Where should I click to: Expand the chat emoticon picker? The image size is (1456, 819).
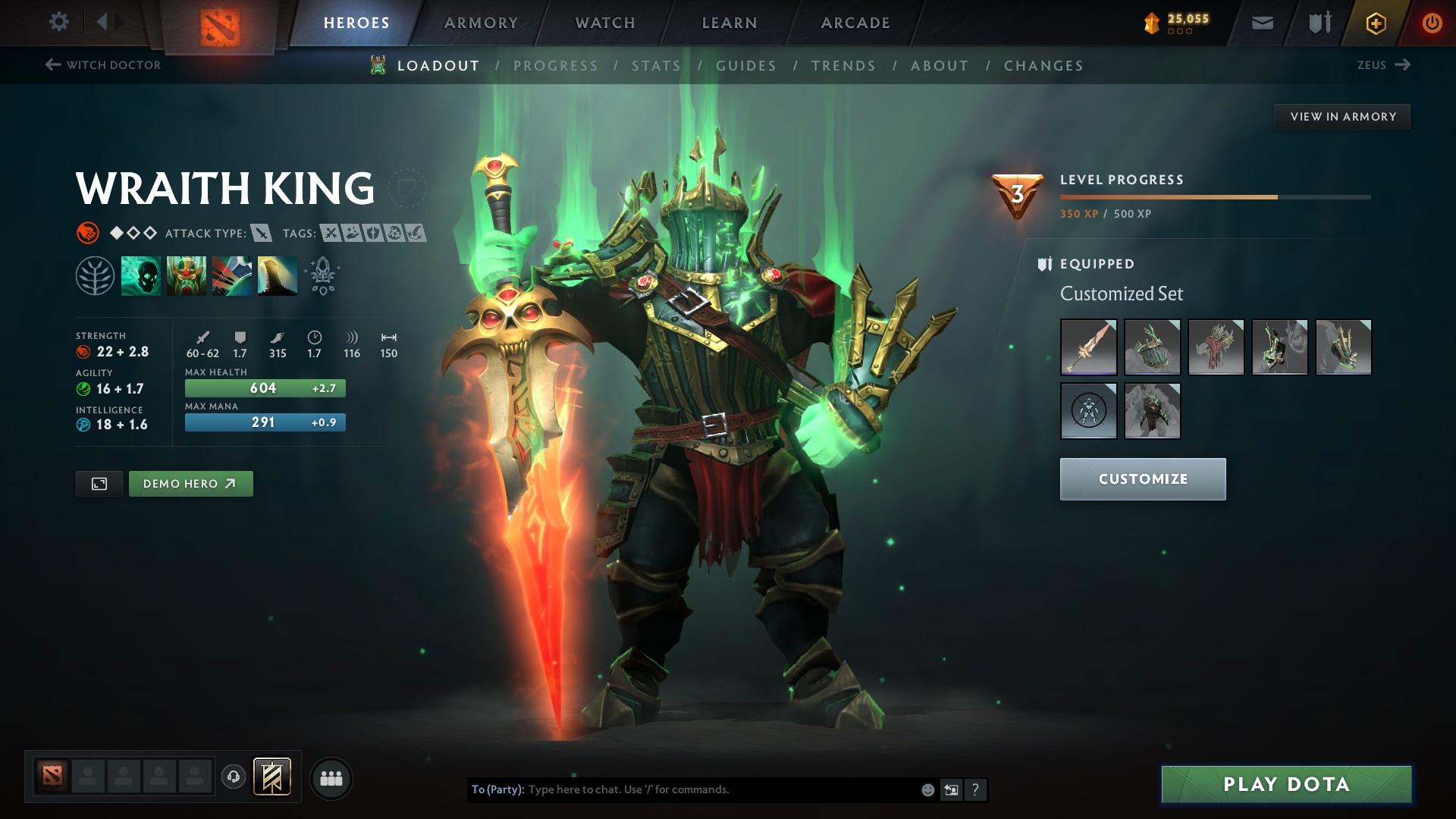927,789
